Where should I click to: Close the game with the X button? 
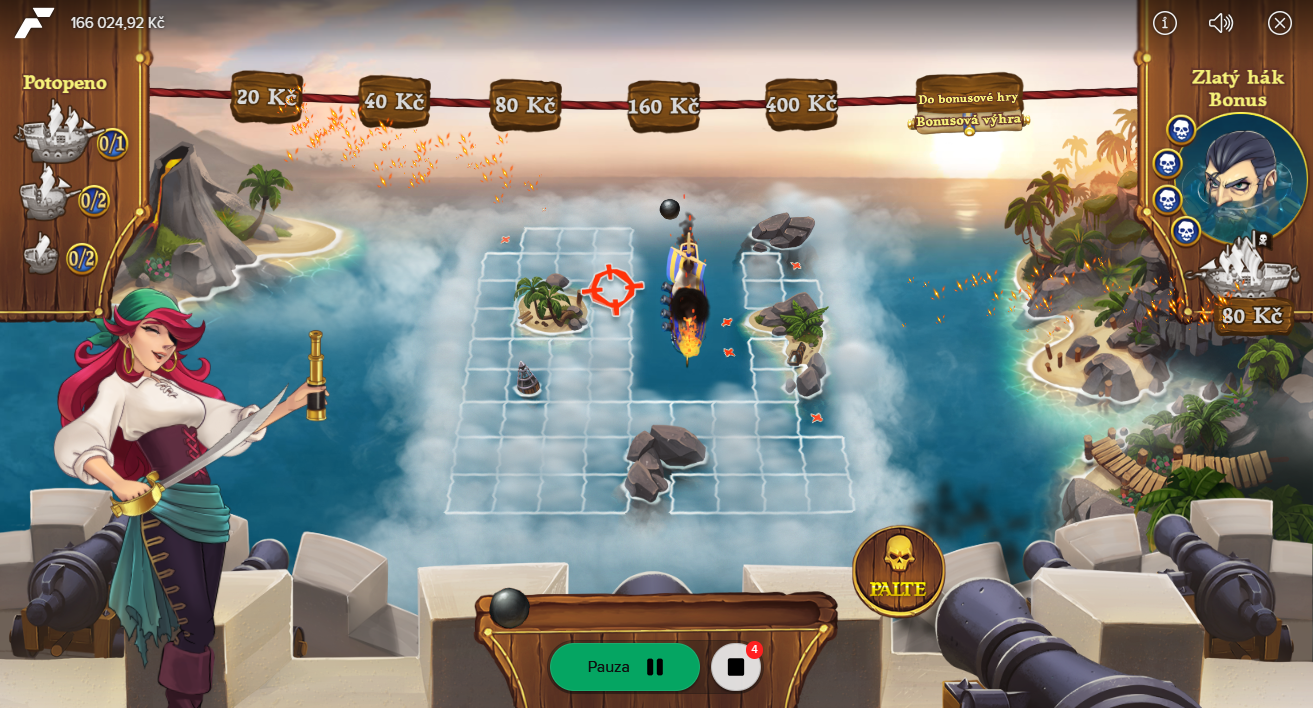(x=1280, y=23)
